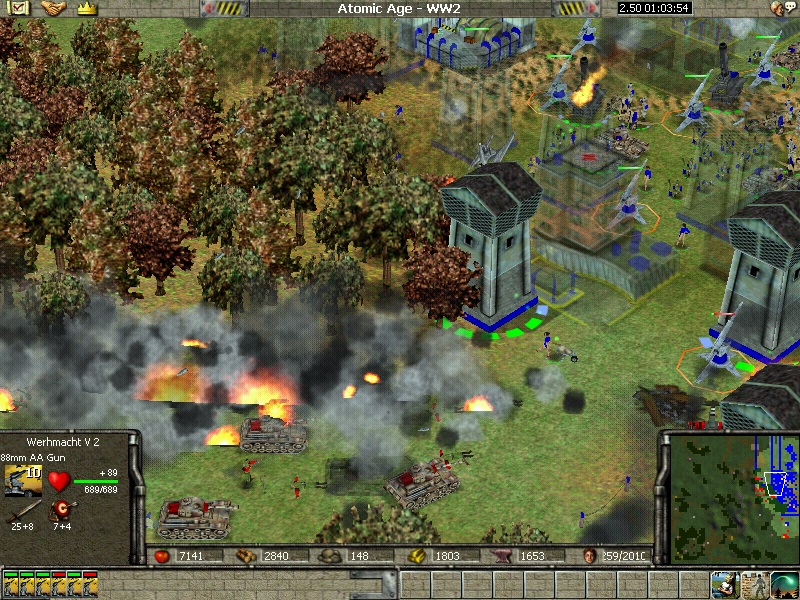Open the handshake diplomacy panel
800x600 pixels.
[x=53, y=8]
